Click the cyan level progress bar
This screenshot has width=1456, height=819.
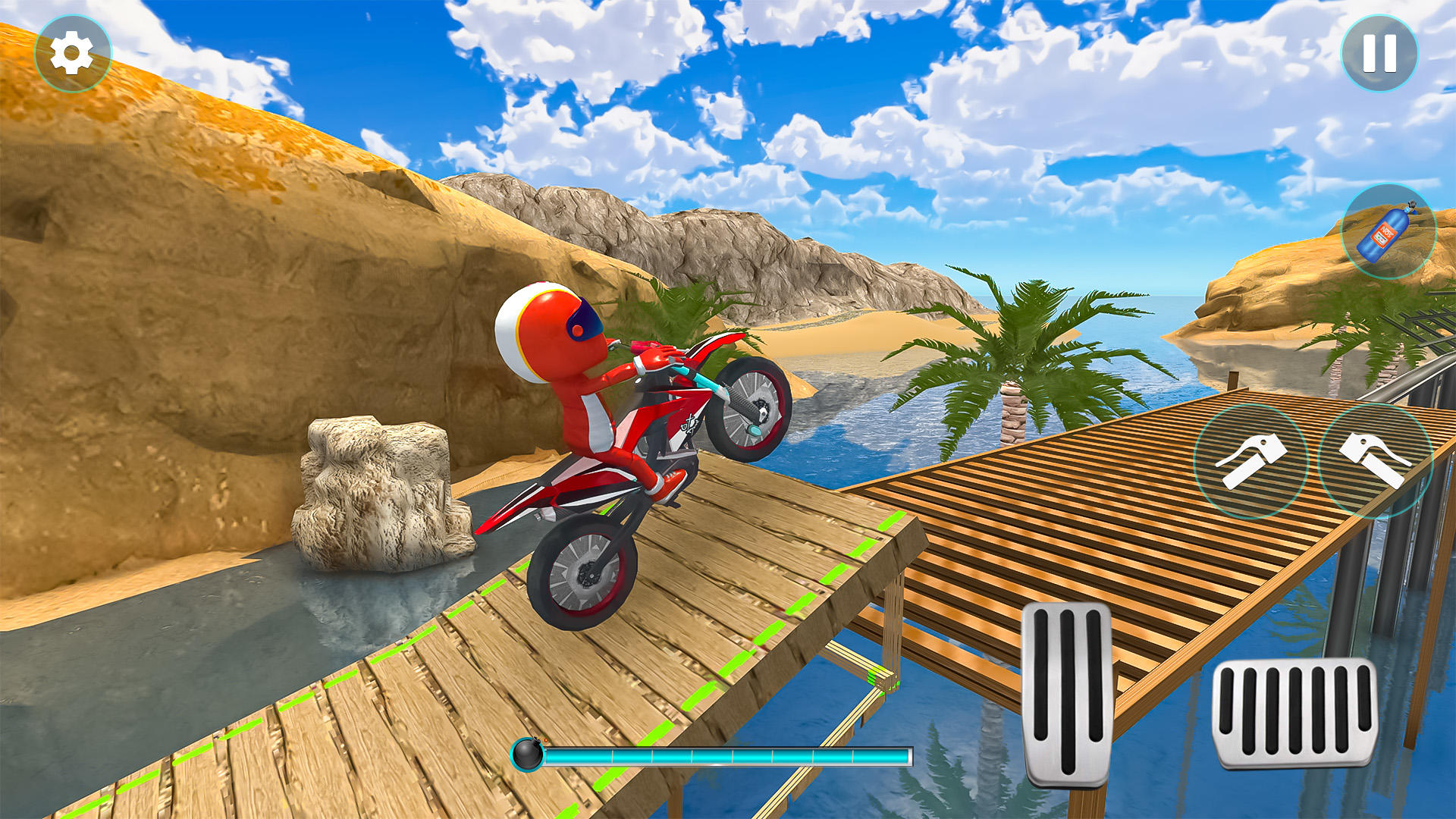tap(728, 756)
